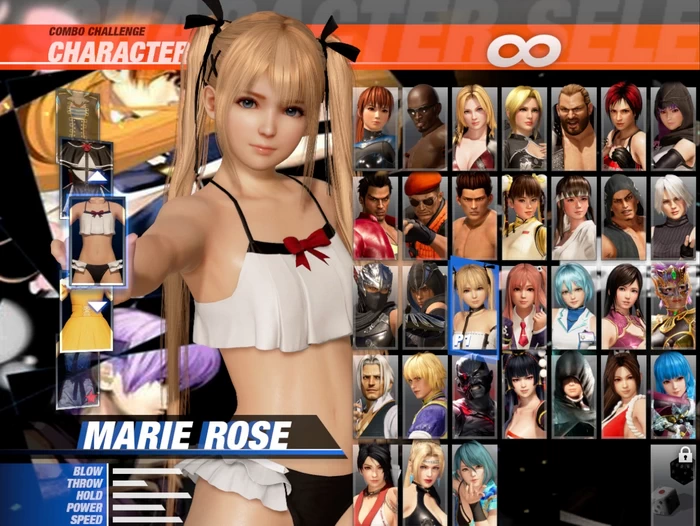Click the costume list up arrow
700x526 pixels.
click(x=97, y=177)
